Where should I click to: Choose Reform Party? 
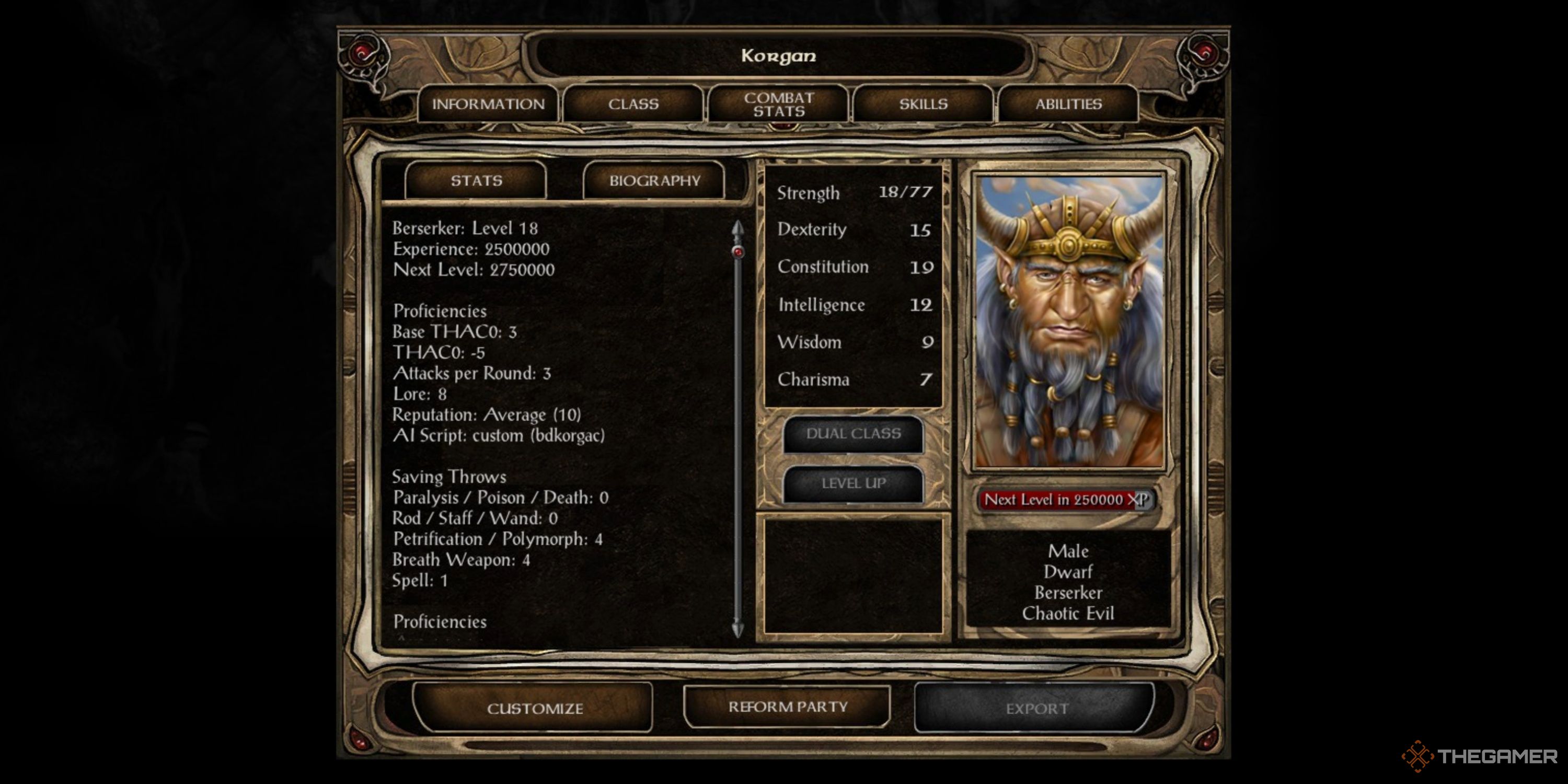(788, 707)
